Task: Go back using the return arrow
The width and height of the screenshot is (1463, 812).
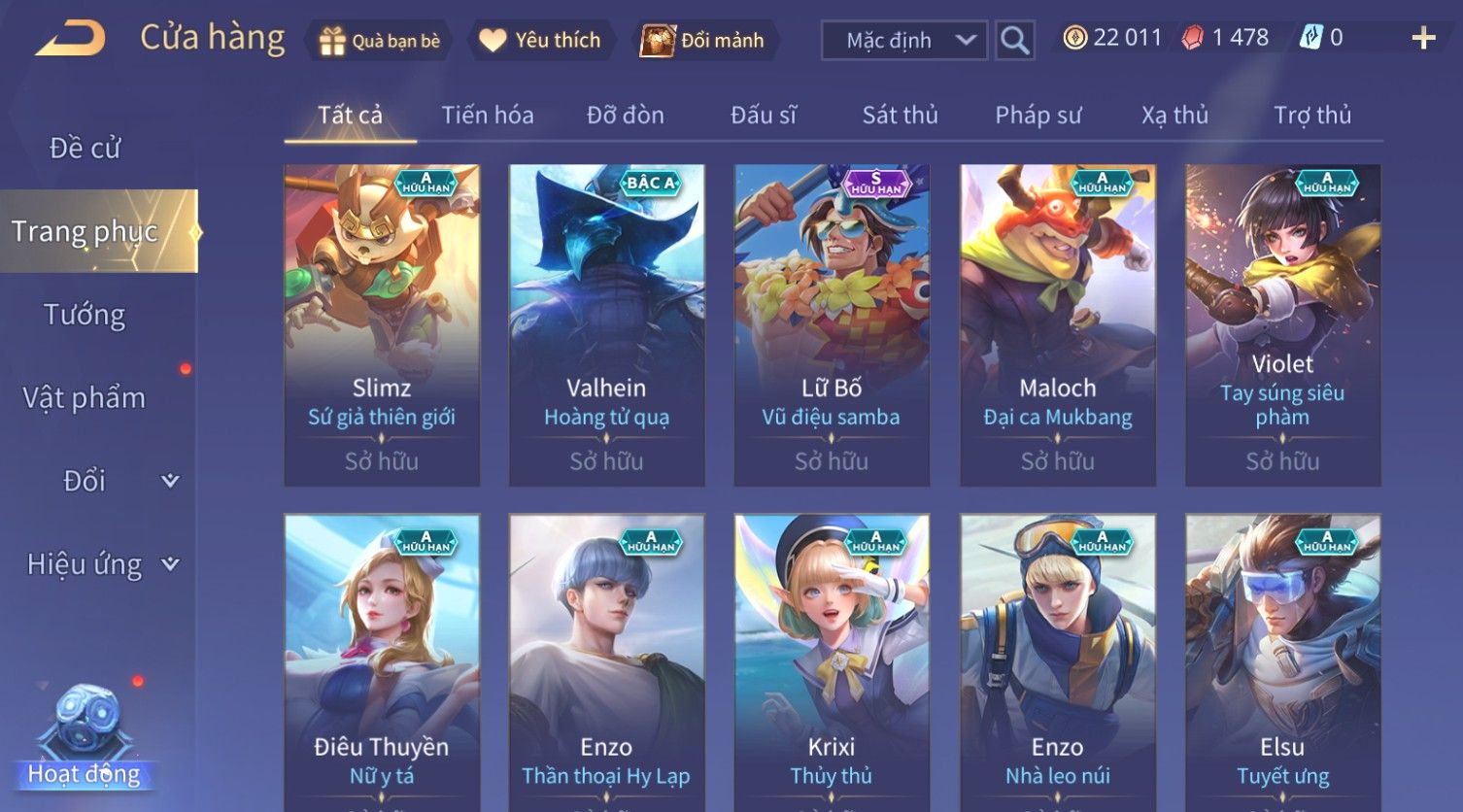Action: pyautogui.click(x=71, y=39)
